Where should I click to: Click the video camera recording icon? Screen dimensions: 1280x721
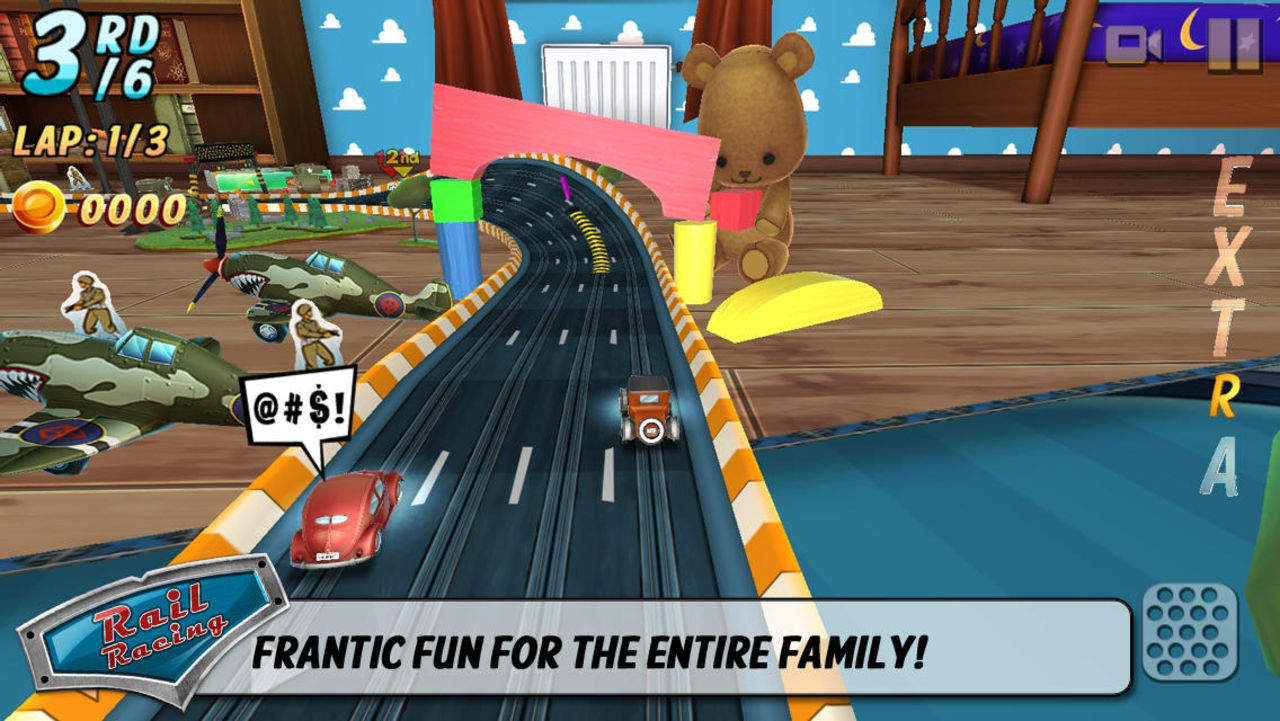point(1133,44)
